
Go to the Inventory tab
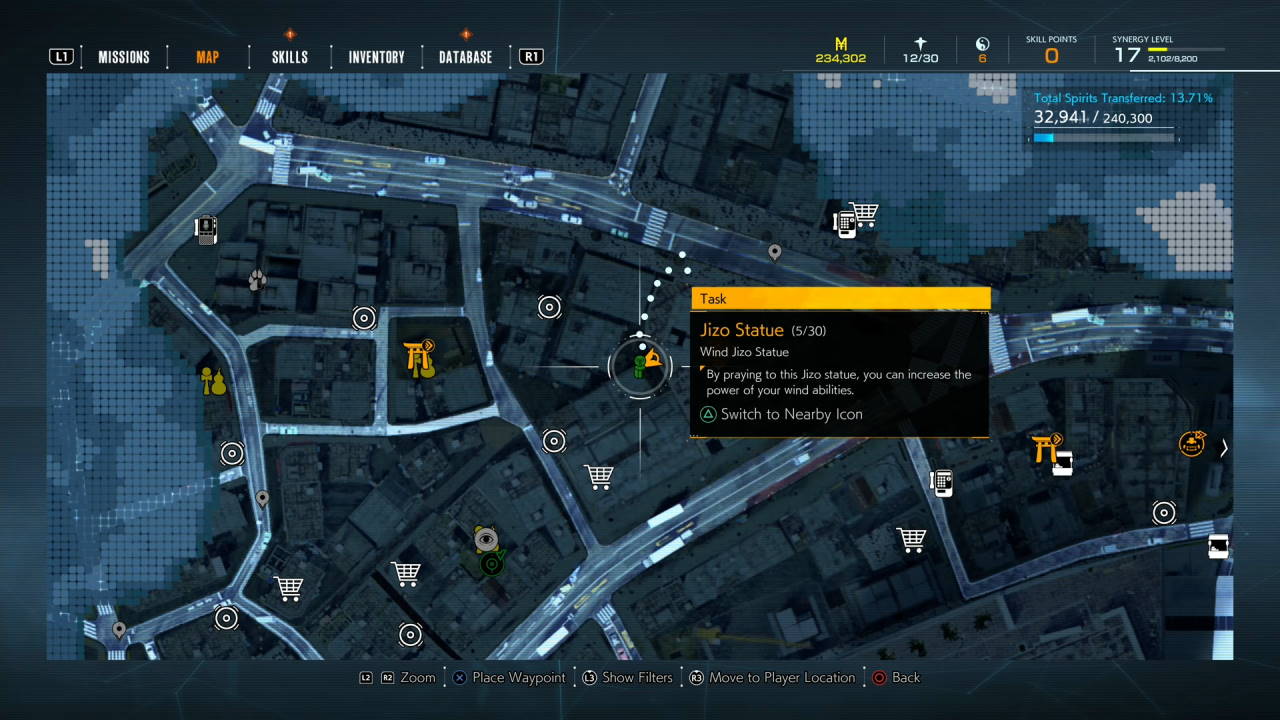pyautogui.click(x=376, y=57)
